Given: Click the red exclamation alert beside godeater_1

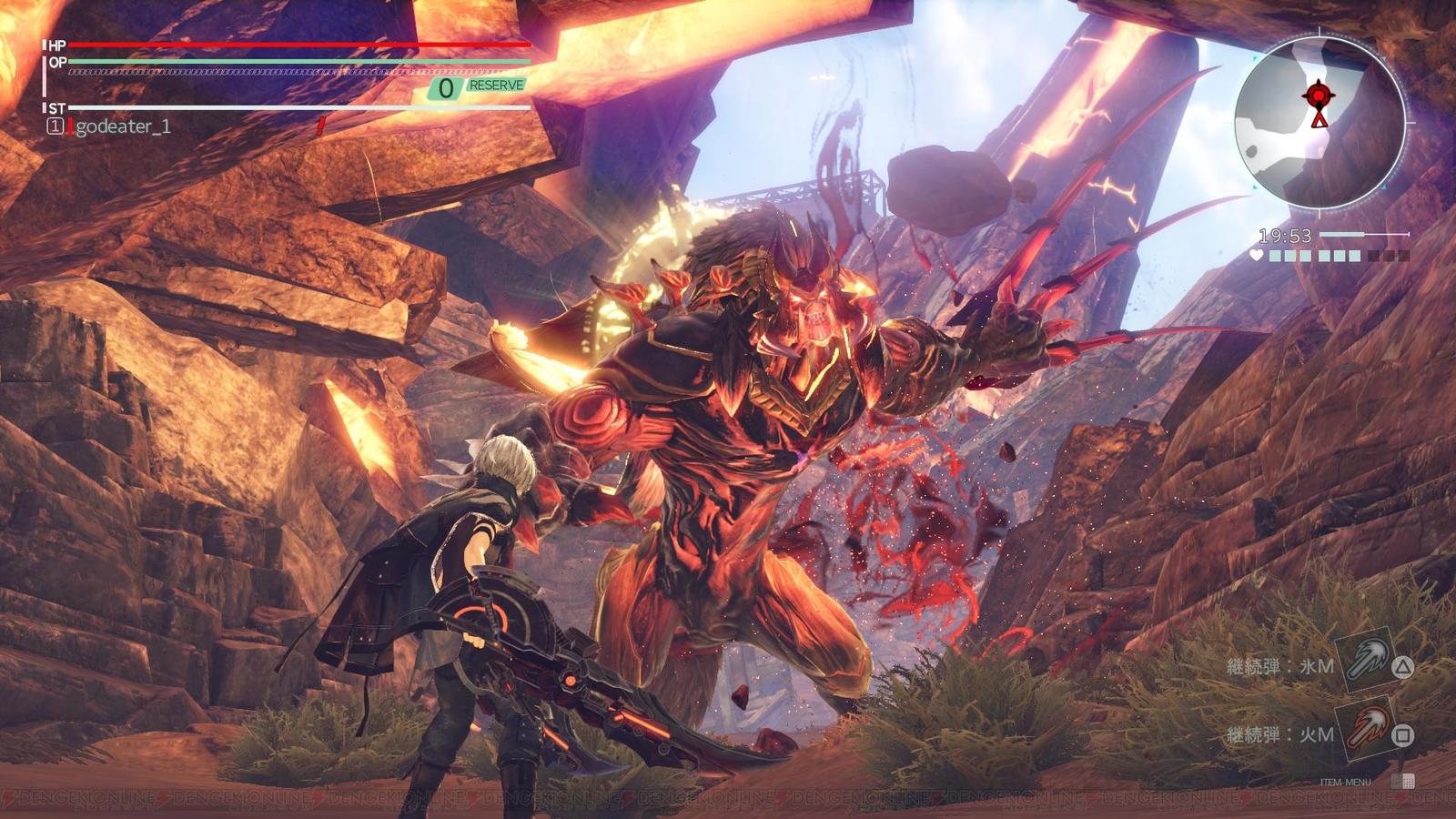Looking at the screenshot, I should (320, 124).
